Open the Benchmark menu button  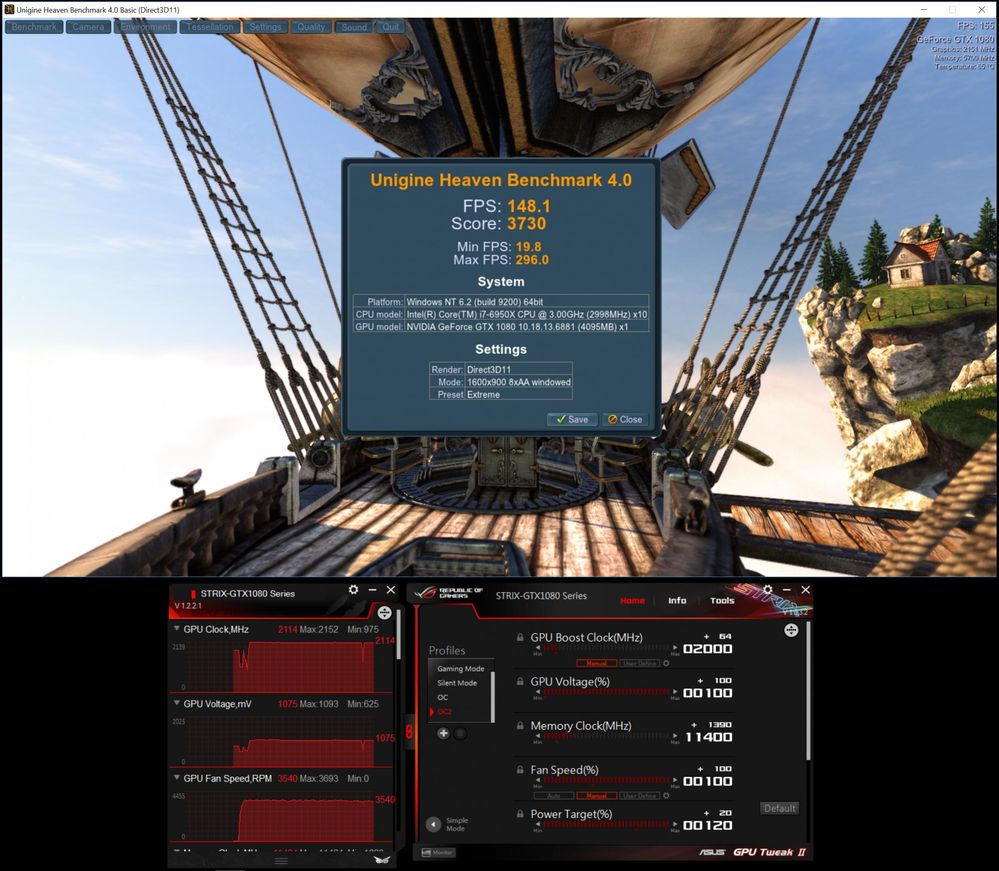click(34, 27)
